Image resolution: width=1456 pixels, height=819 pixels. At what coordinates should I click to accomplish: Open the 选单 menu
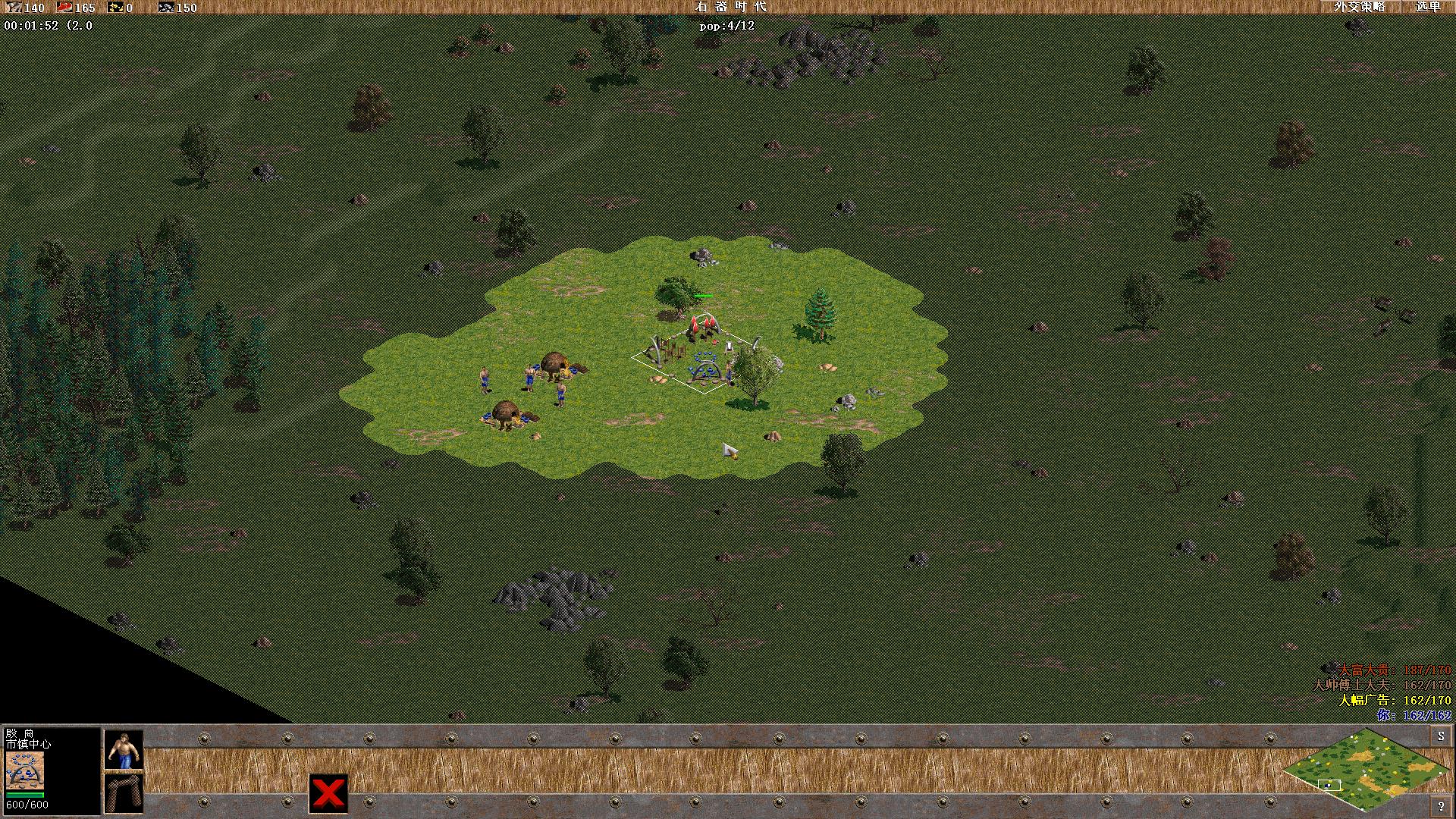pos(1429,8)
